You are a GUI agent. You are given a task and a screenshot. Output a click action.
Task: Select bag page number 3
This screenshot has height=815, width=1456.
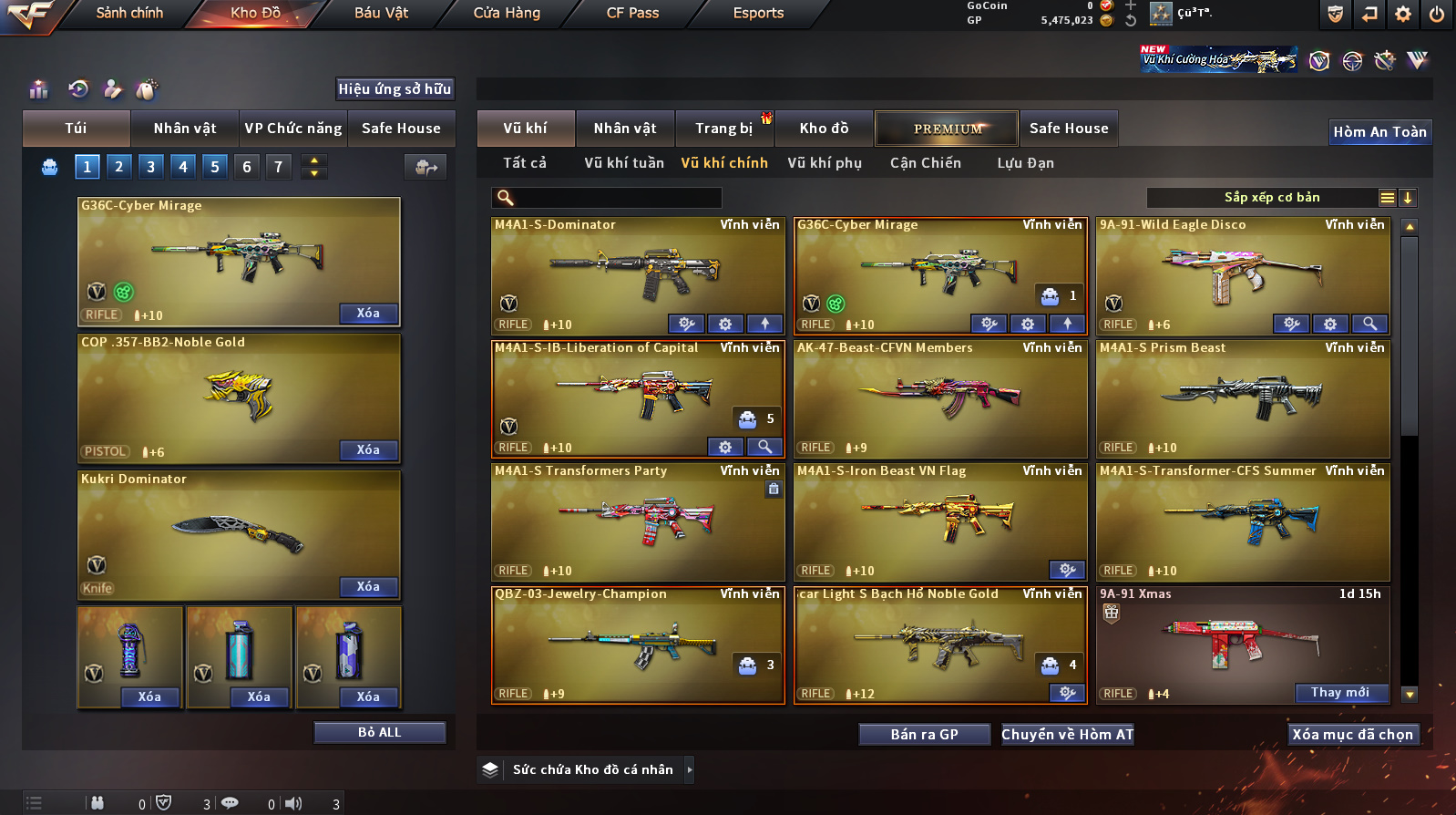[x=151, y=167]
